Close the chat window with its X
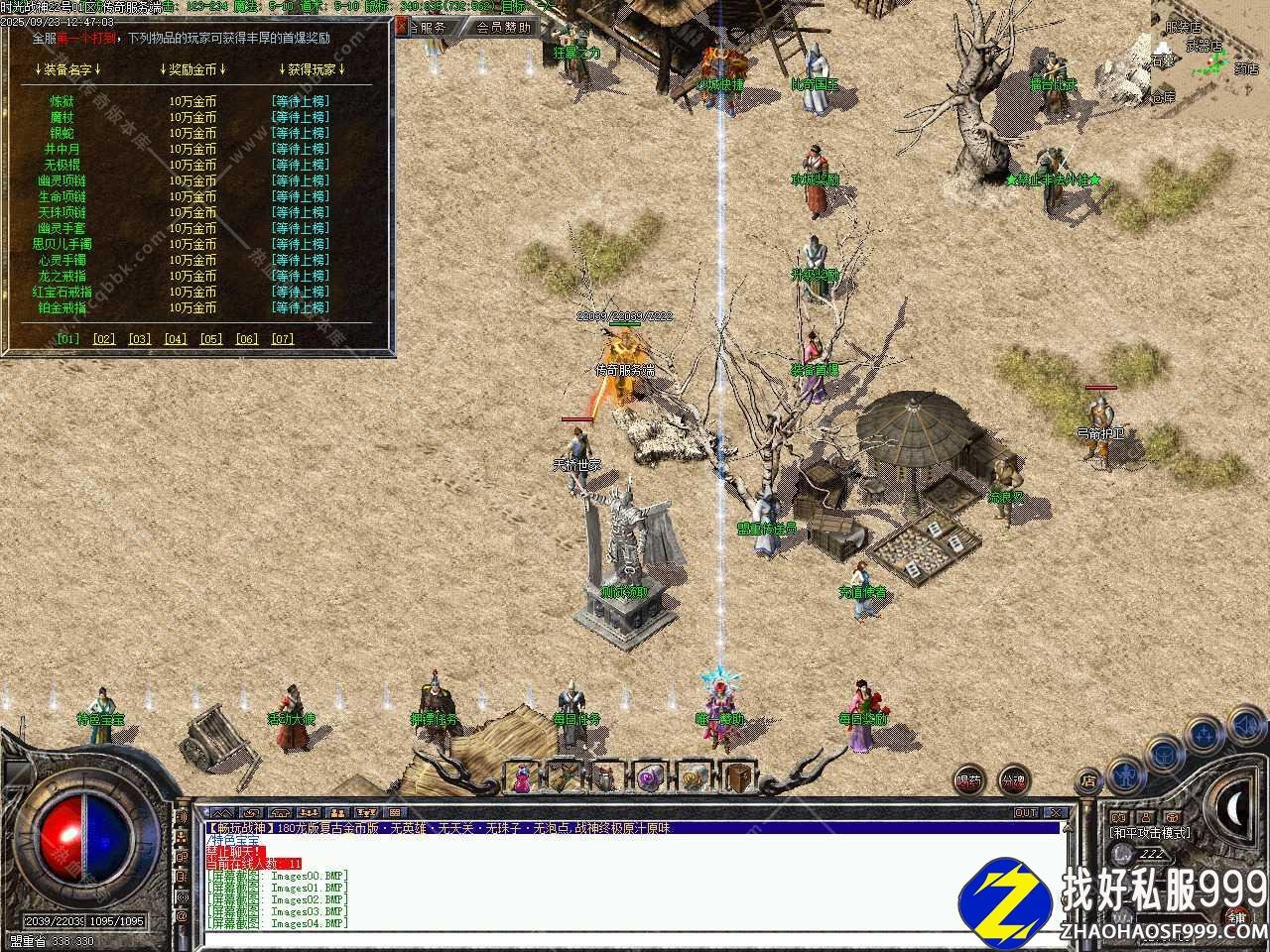Screen dimensions: 1270x952 point(1056,813)
